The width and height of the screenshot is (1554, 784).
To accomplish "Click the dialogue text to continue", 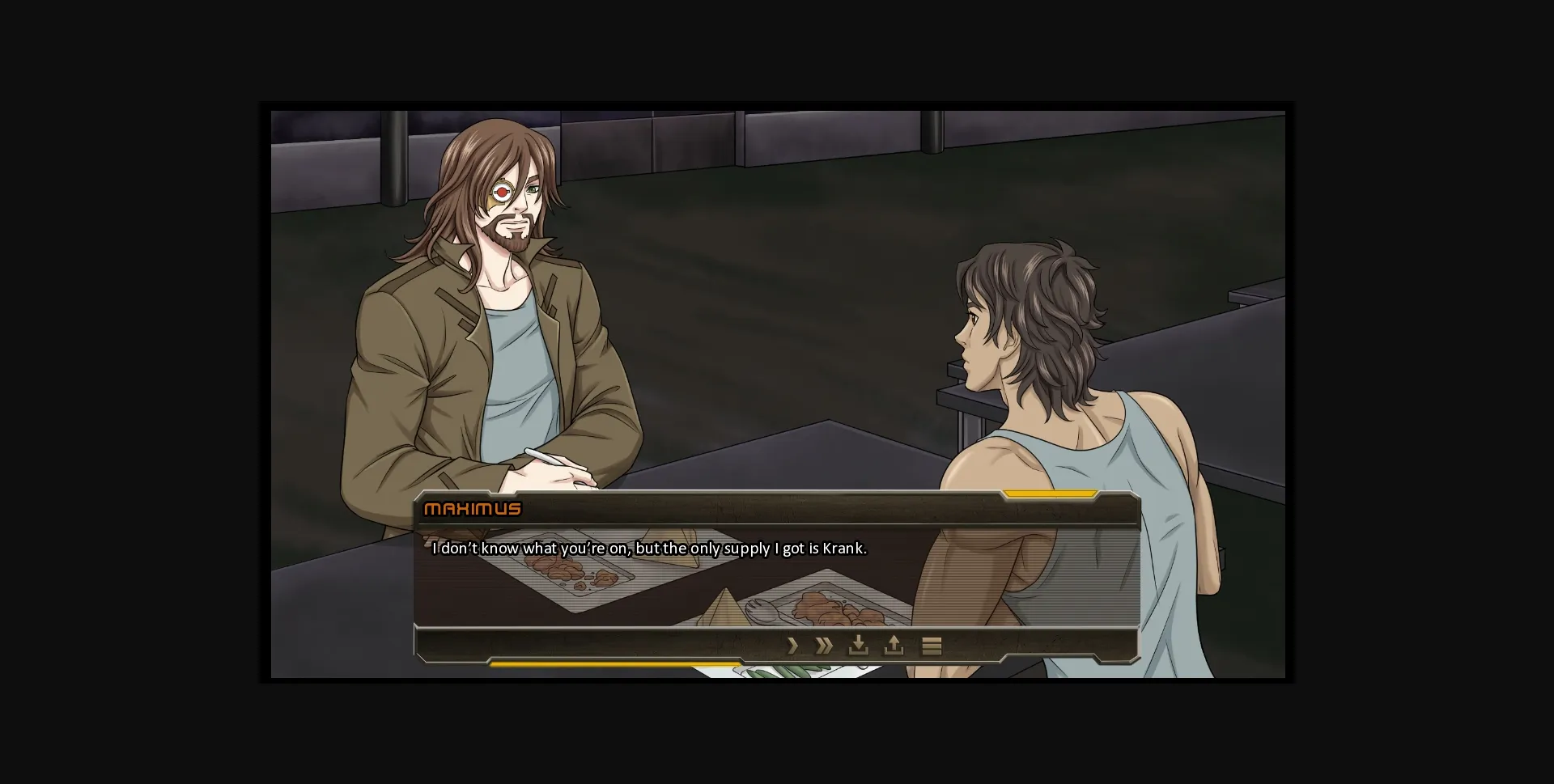I will [x=647, y=548].
